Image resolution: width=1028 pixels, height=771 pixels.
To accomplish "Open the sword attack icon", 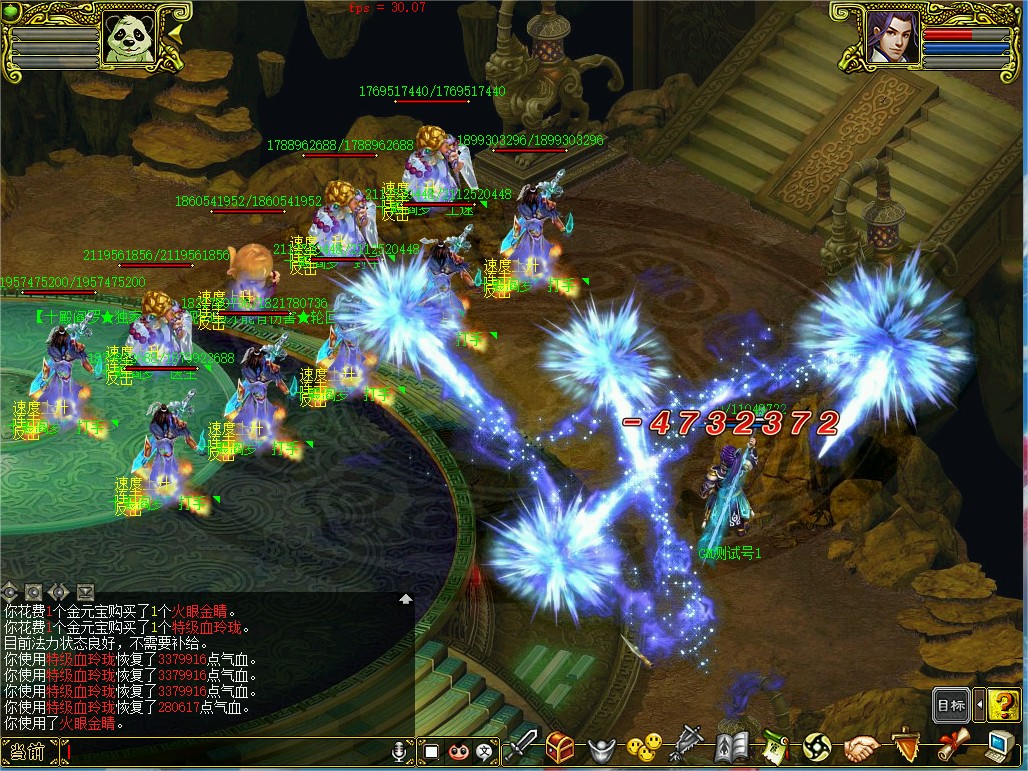I will (x=522, y=746).
